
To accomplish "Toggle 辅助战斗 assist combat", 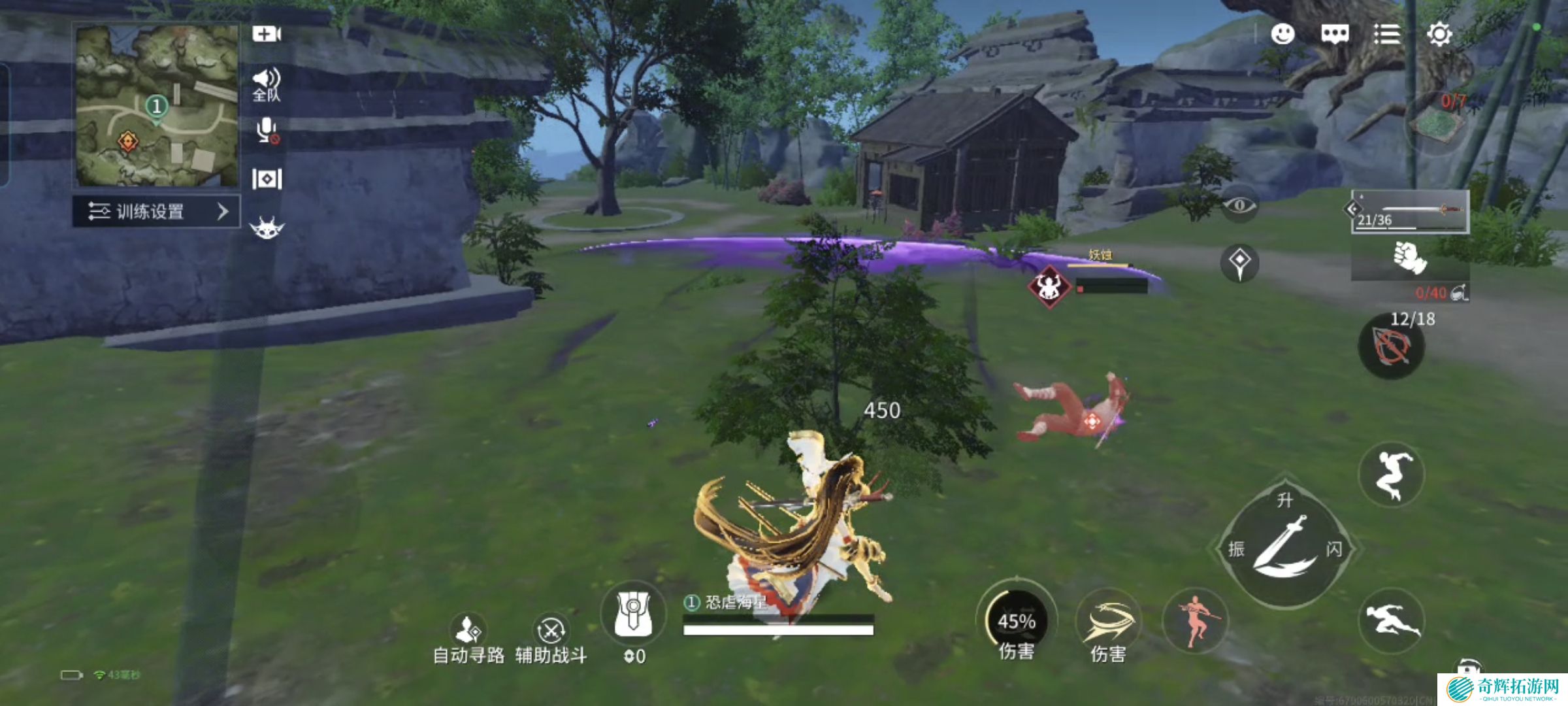I will coord(551,639).
